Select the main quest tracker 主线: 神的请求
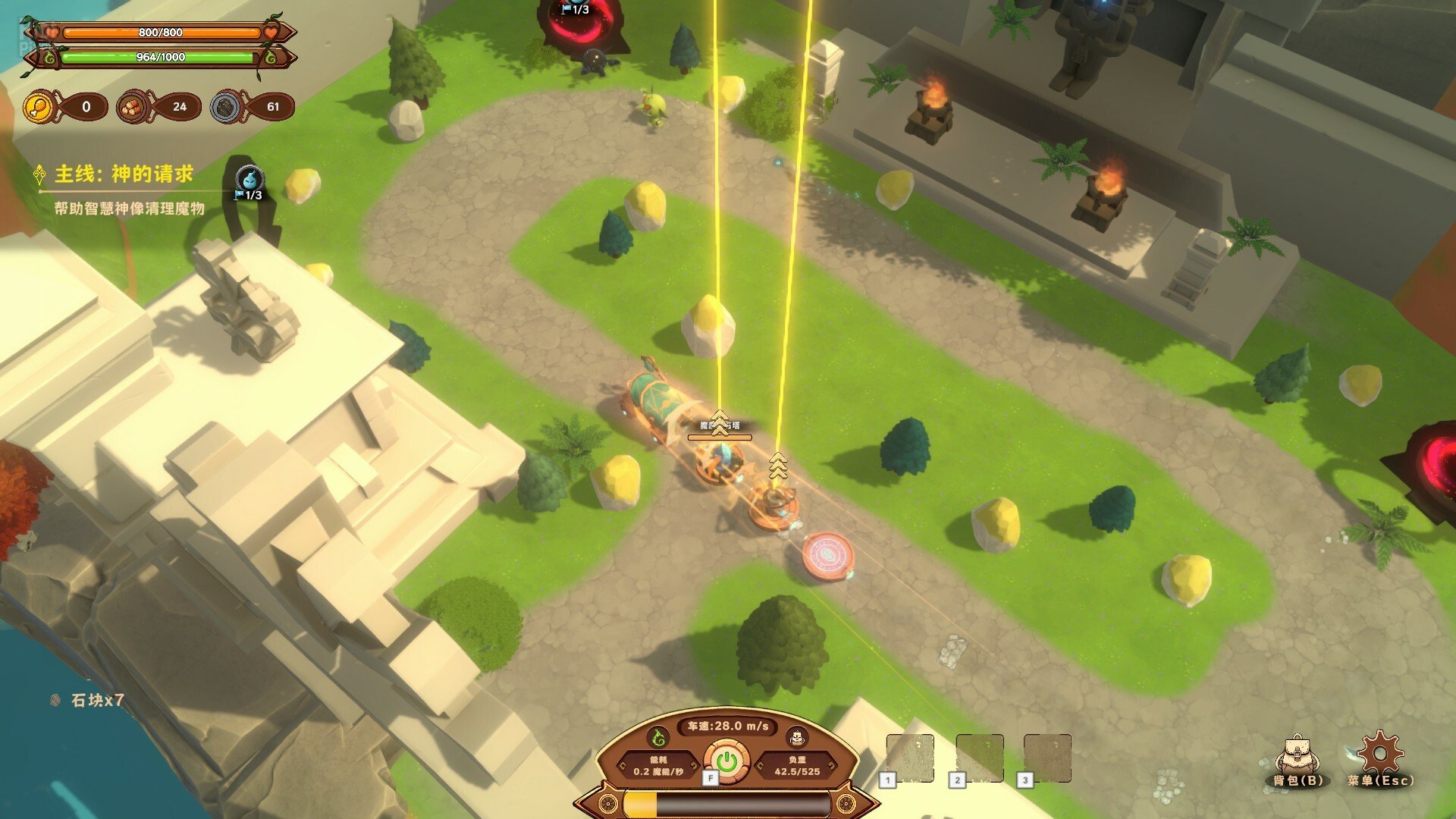 pos(124,174)
